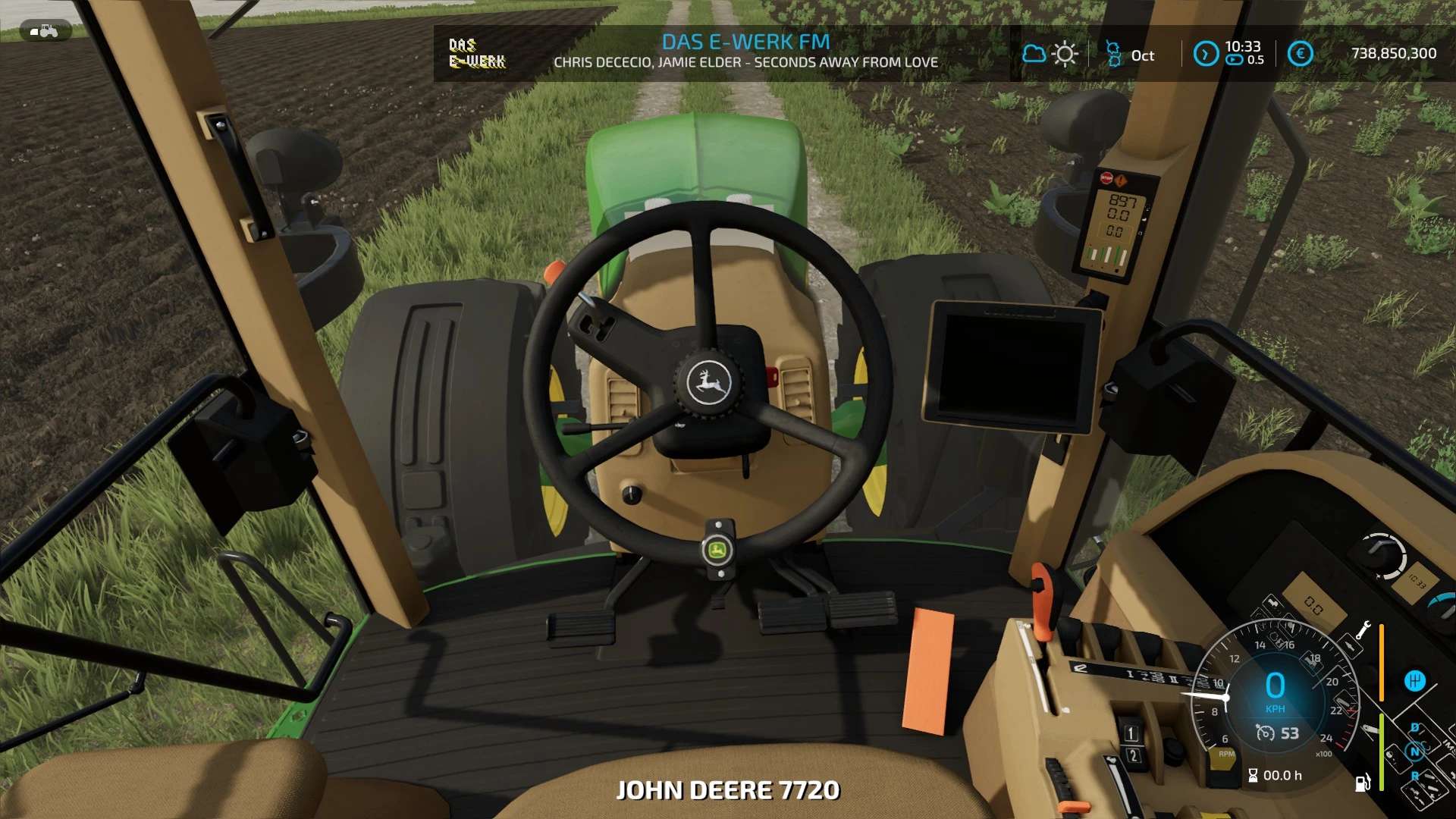Click the blue gear shift icon
This screenshot has width=1456, height=819.
click(x=1414, y=681)
